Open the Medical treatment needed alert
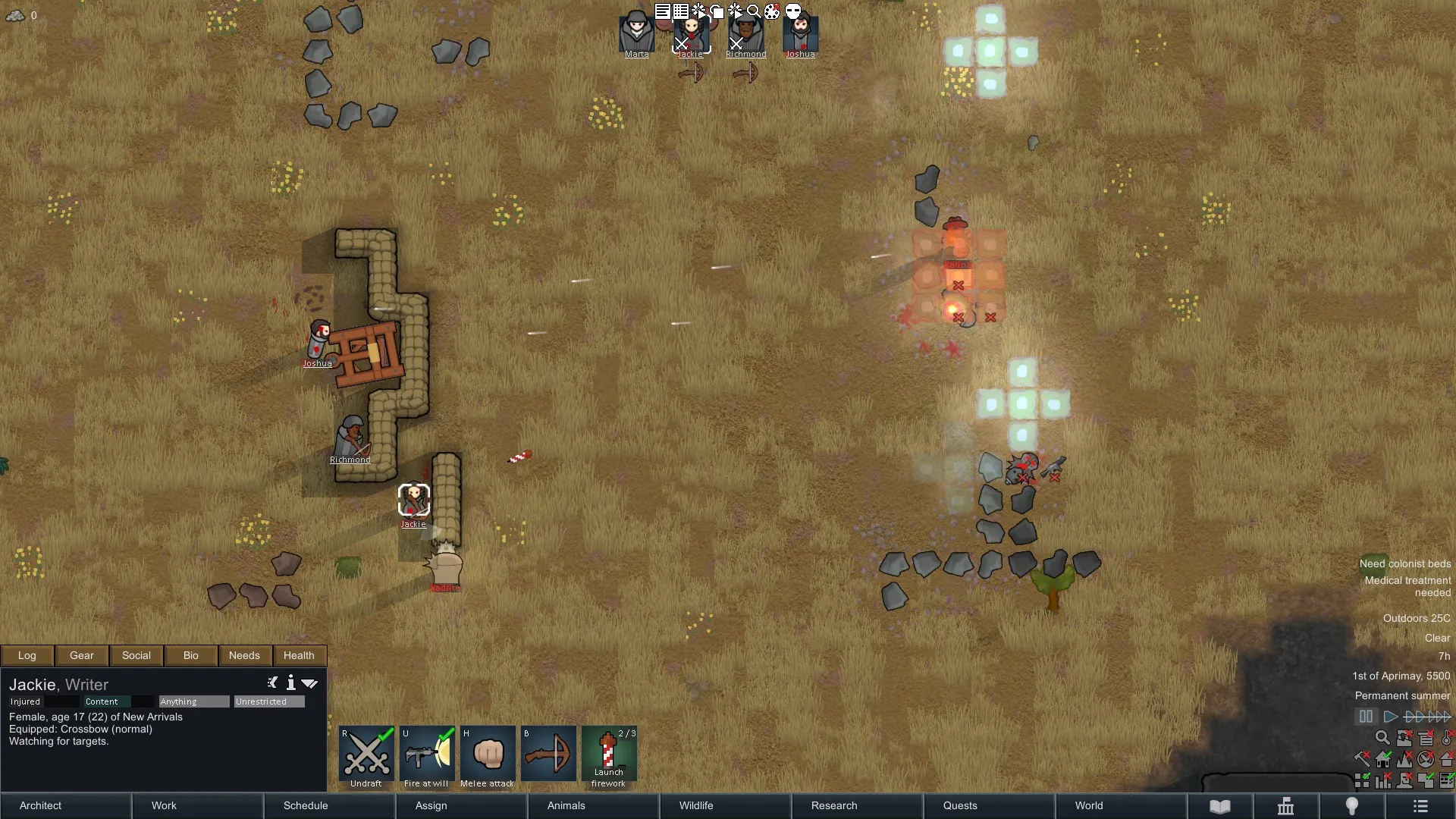 1407,586
